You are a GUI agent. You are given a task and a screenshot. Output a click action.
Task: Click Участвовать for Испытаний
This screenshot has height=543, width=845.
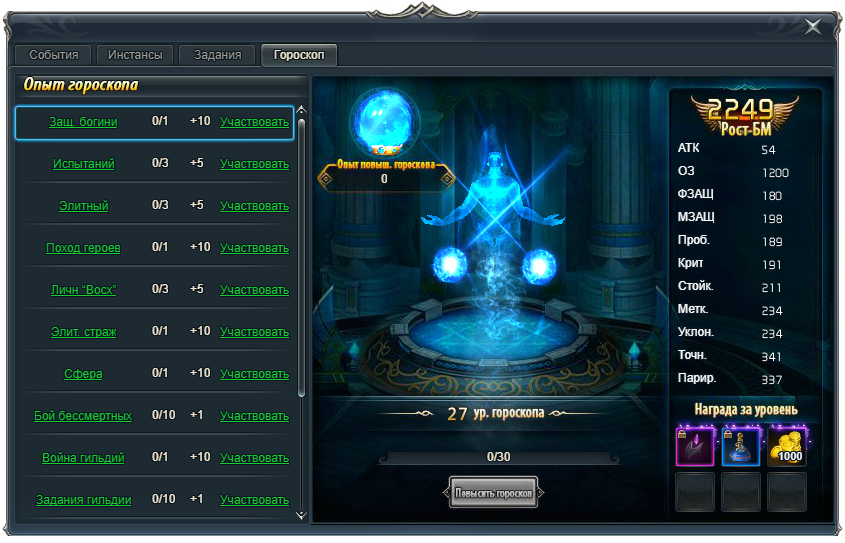coord(254,164)
